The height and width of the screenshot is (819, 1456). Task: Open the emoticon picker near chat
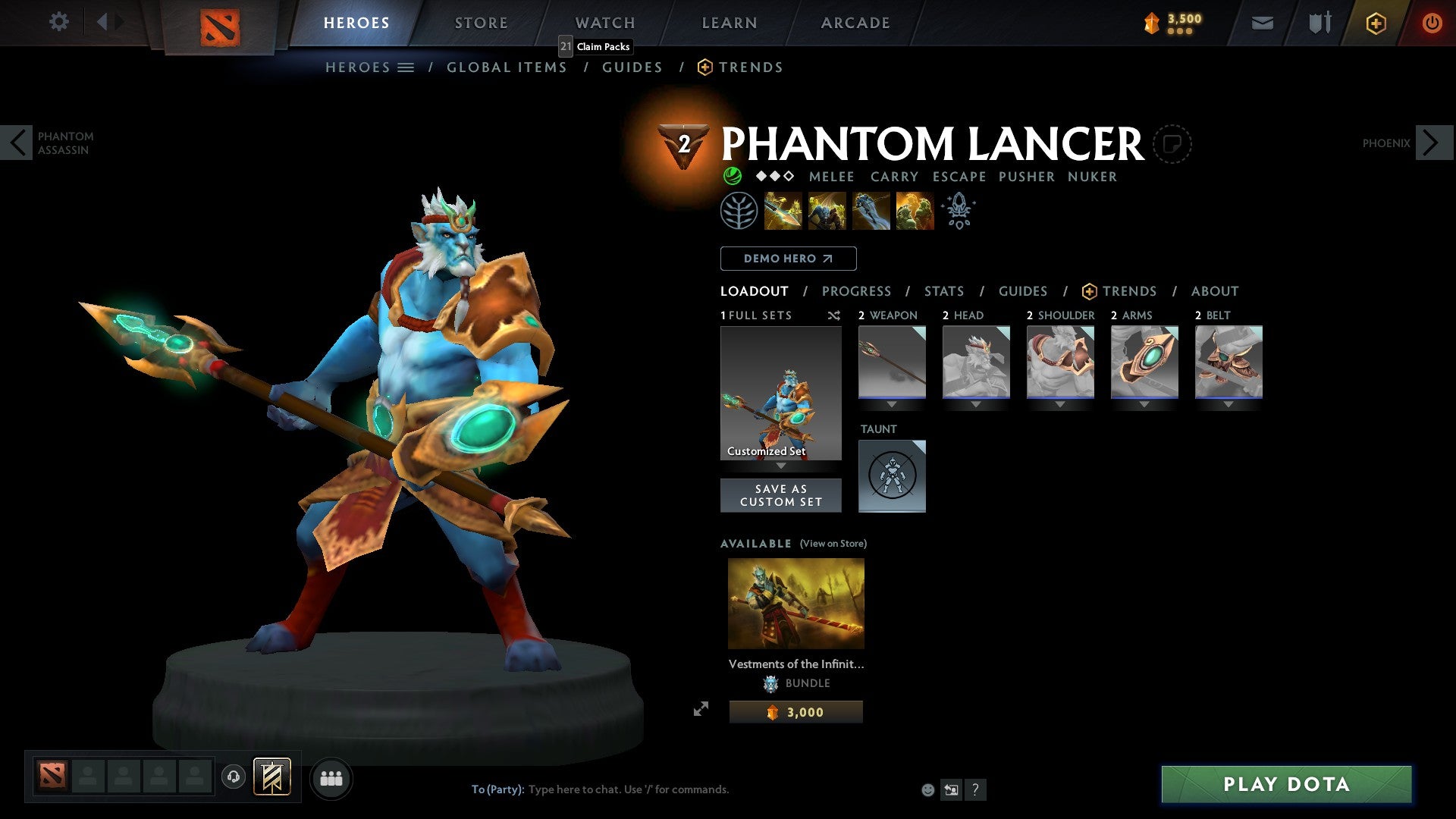(x=927, y=789)
